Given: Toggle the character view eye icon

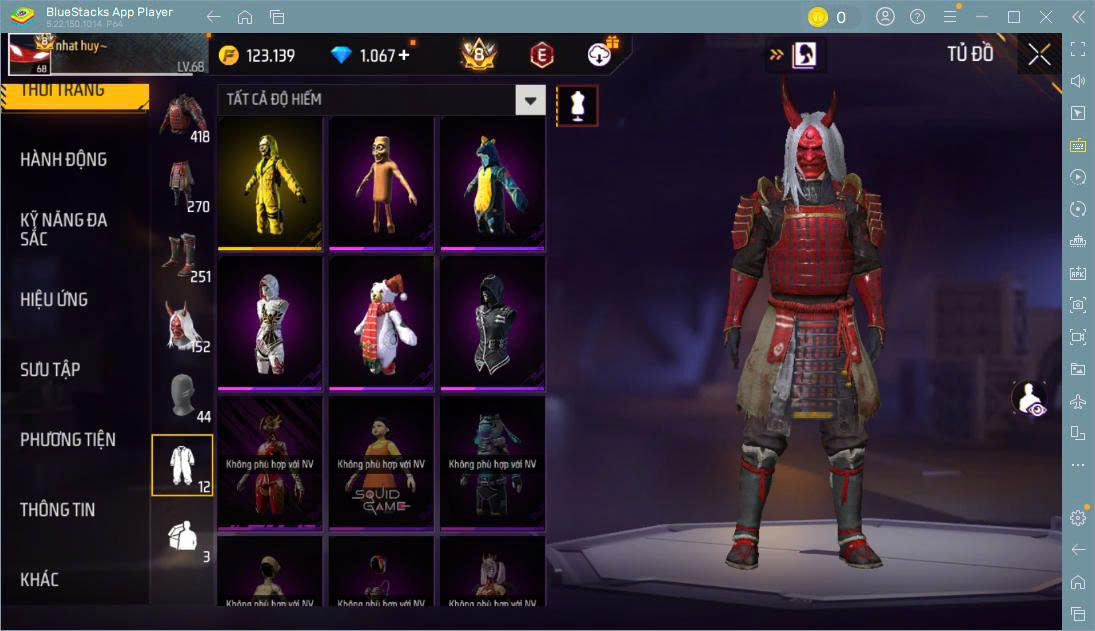Looking at the screenshot, I should tap(1028, 399).
